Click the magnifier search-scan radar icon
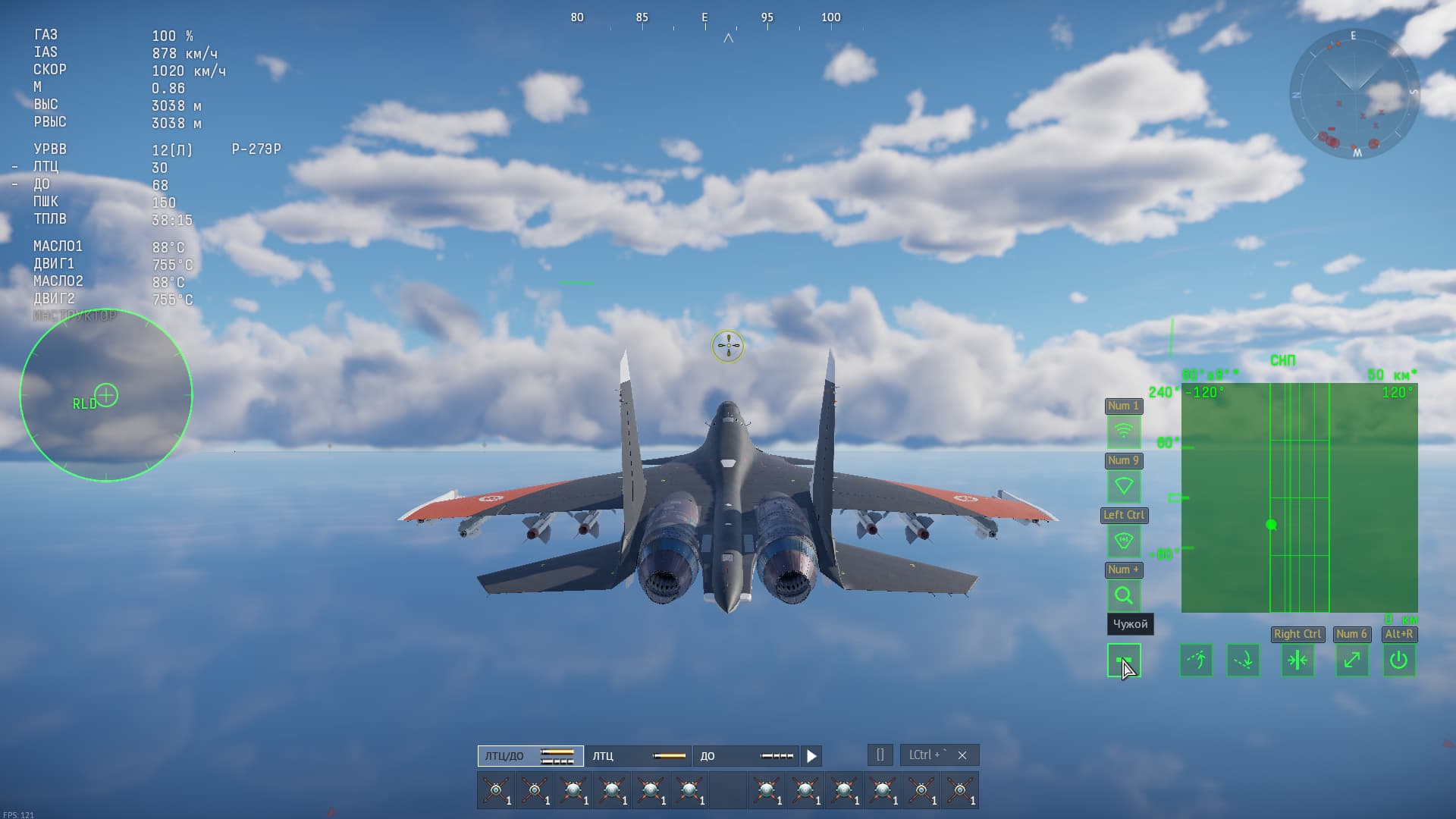This screenshot has width=1456, height=819. pyautogui.click(x=1125, y=597)
